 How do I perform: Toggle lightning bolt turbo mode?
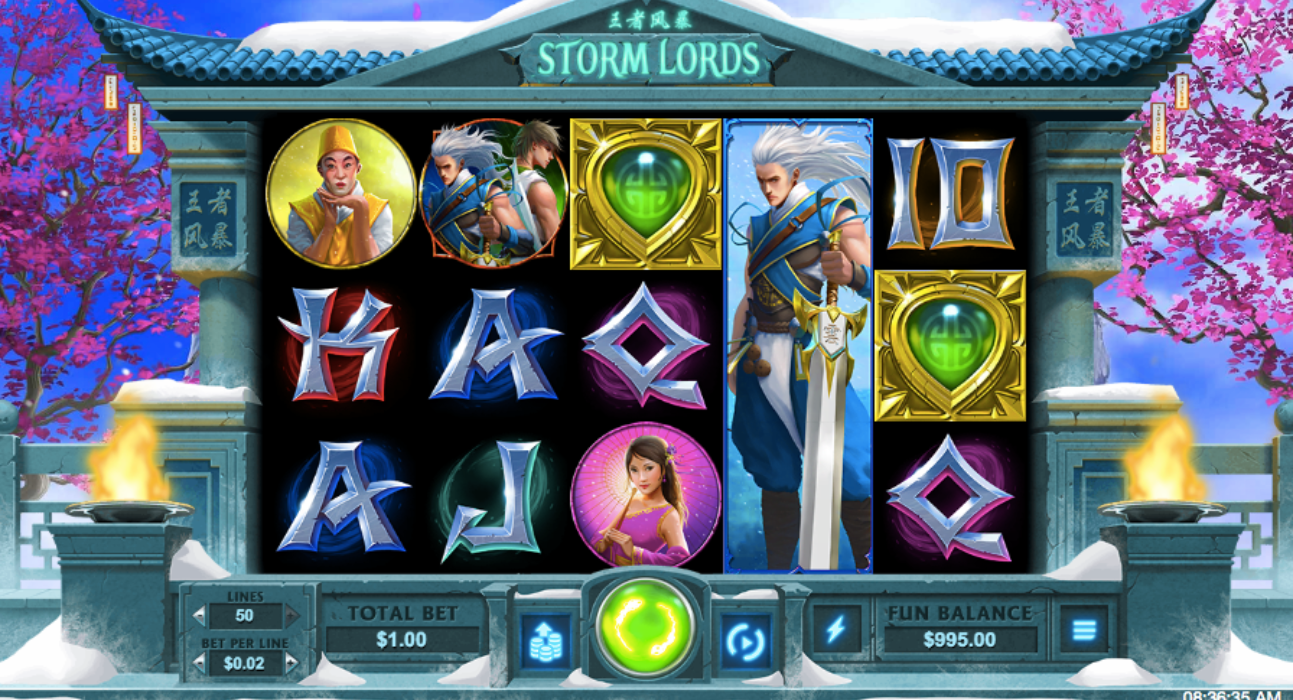click(x=835, y=629)
